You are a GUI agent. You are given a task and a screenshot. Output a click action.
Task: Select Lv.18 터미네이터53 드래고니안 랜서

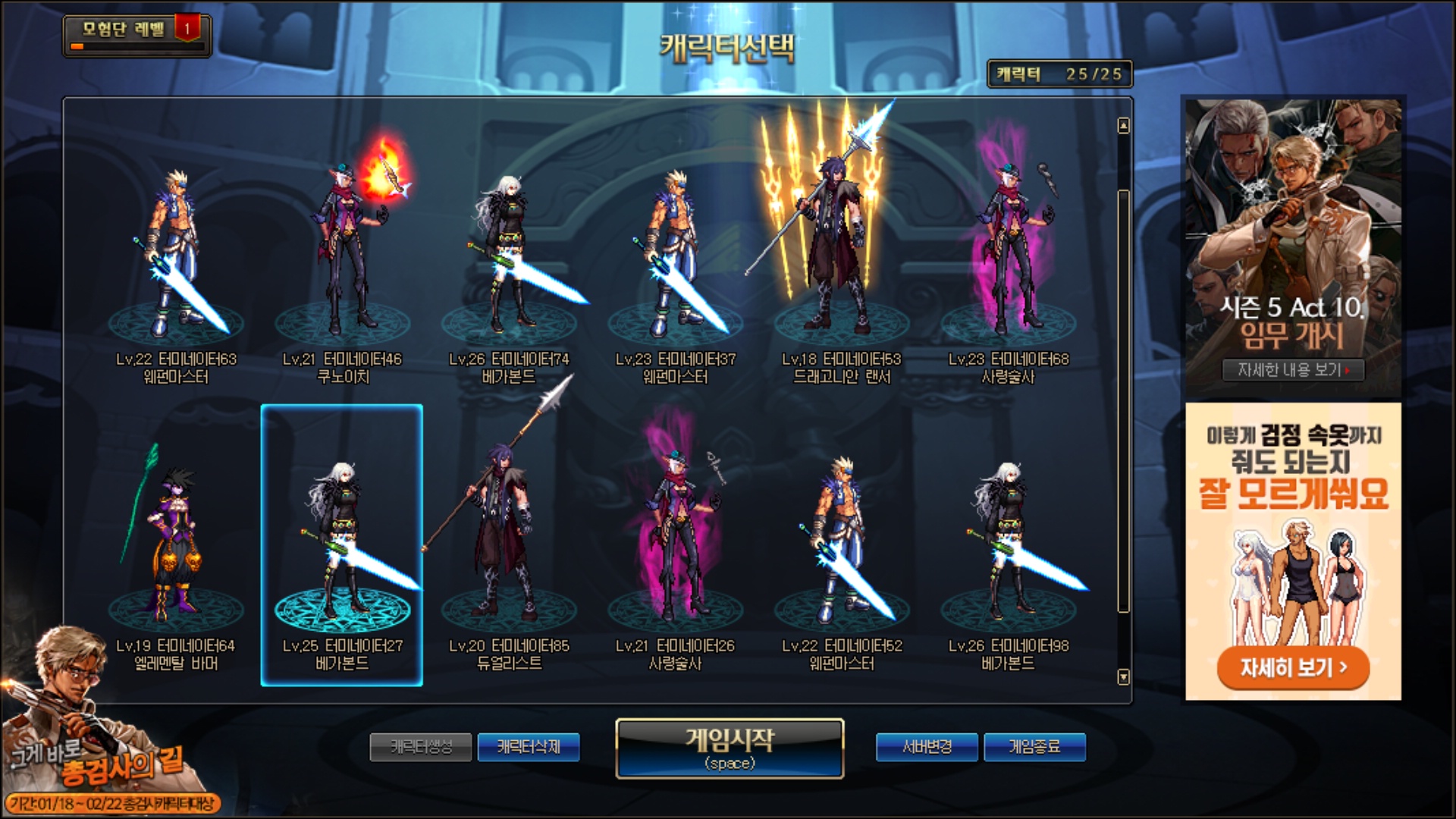point(842,258)
